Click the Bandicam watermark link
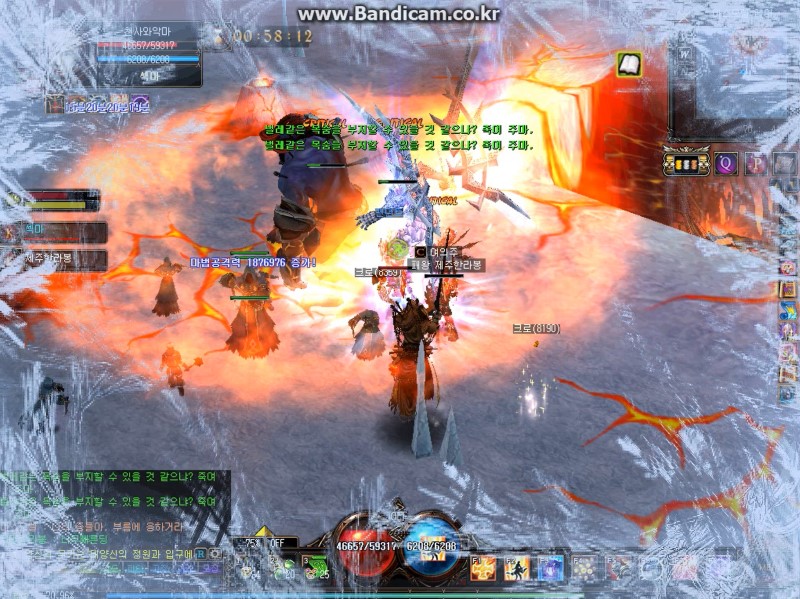The height and width of the screenshot is (599, 800). pos(399,14)
